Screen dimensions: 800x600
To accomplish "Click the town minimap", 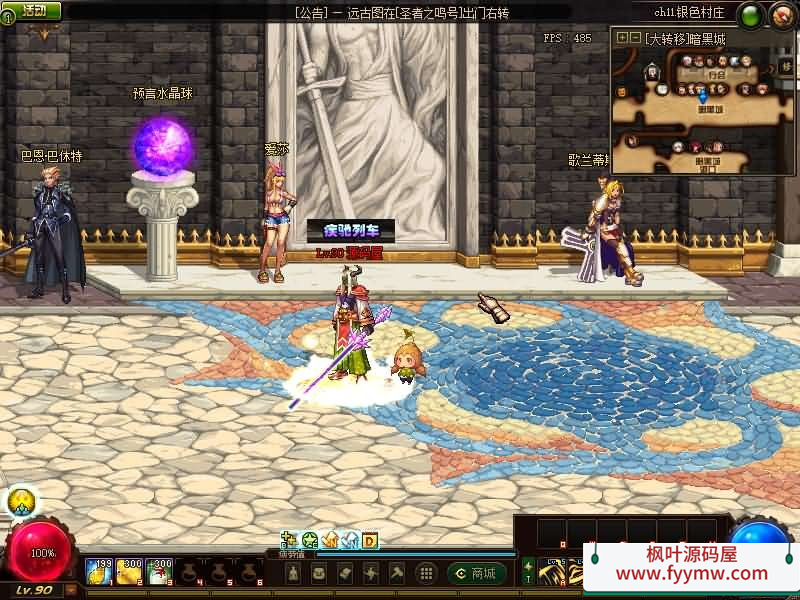I will coord(700,108).
